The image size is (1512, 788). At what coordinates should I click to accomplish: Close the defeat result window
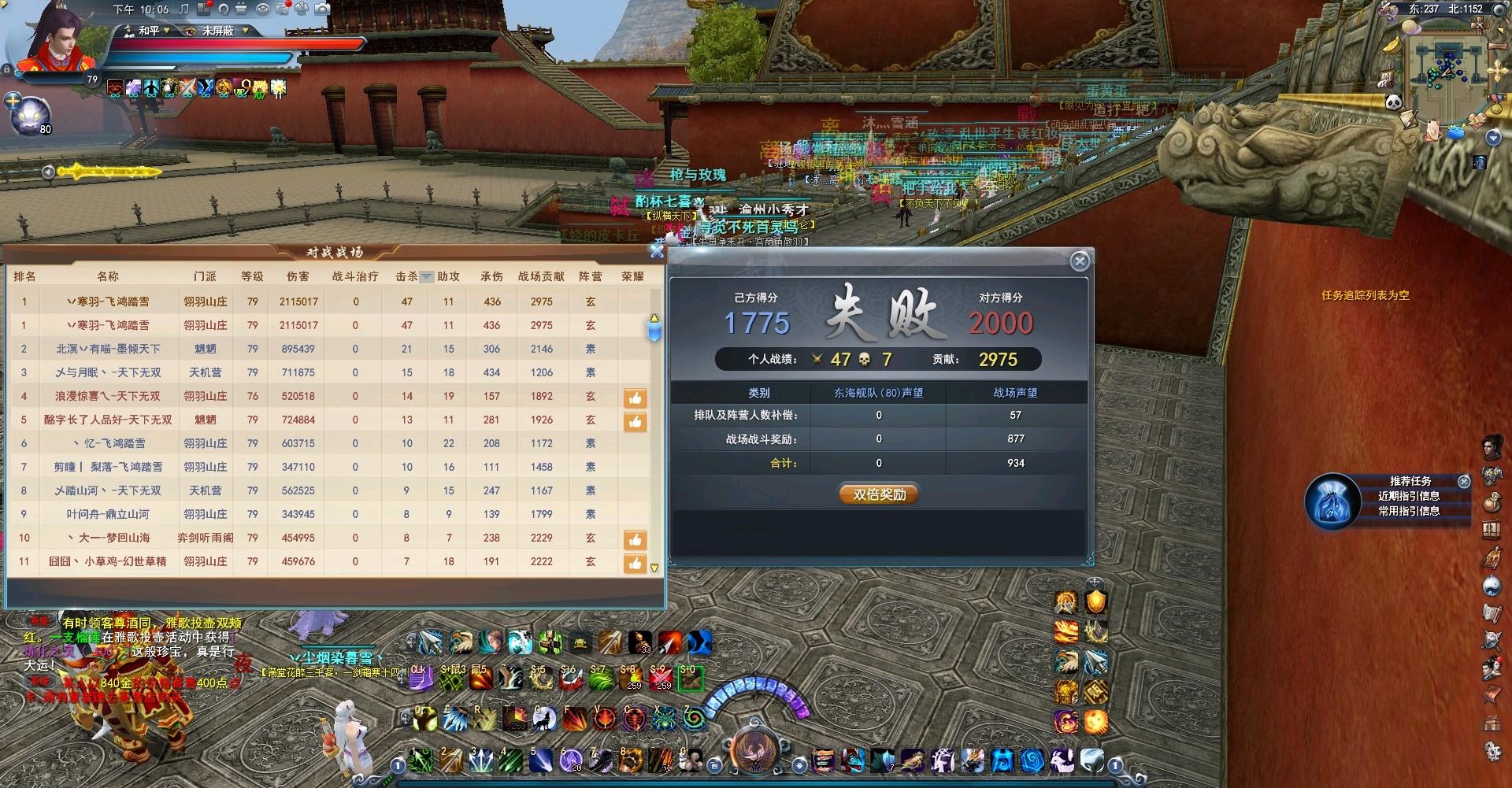point(1080,261)
